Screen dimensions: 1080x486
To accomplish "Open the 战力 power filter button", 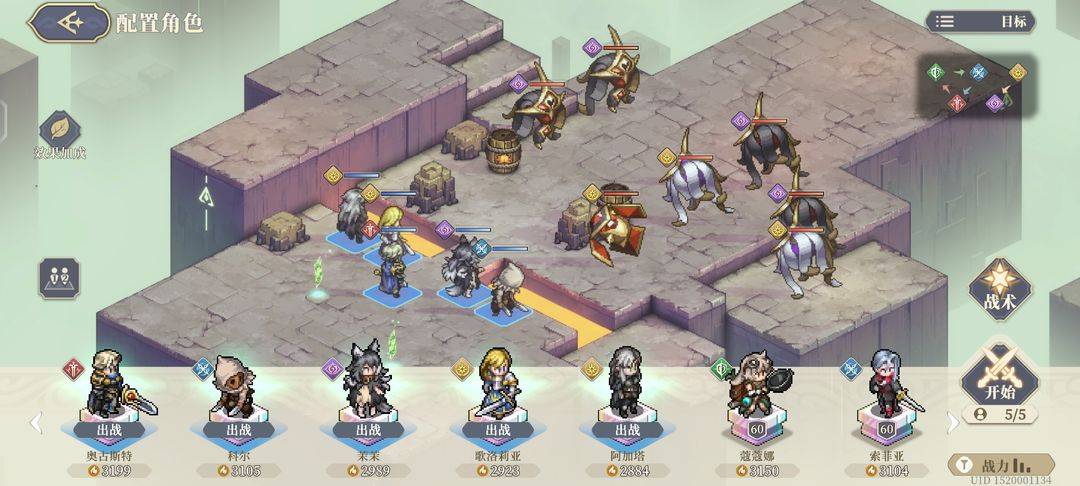I will coord(1000,465).
